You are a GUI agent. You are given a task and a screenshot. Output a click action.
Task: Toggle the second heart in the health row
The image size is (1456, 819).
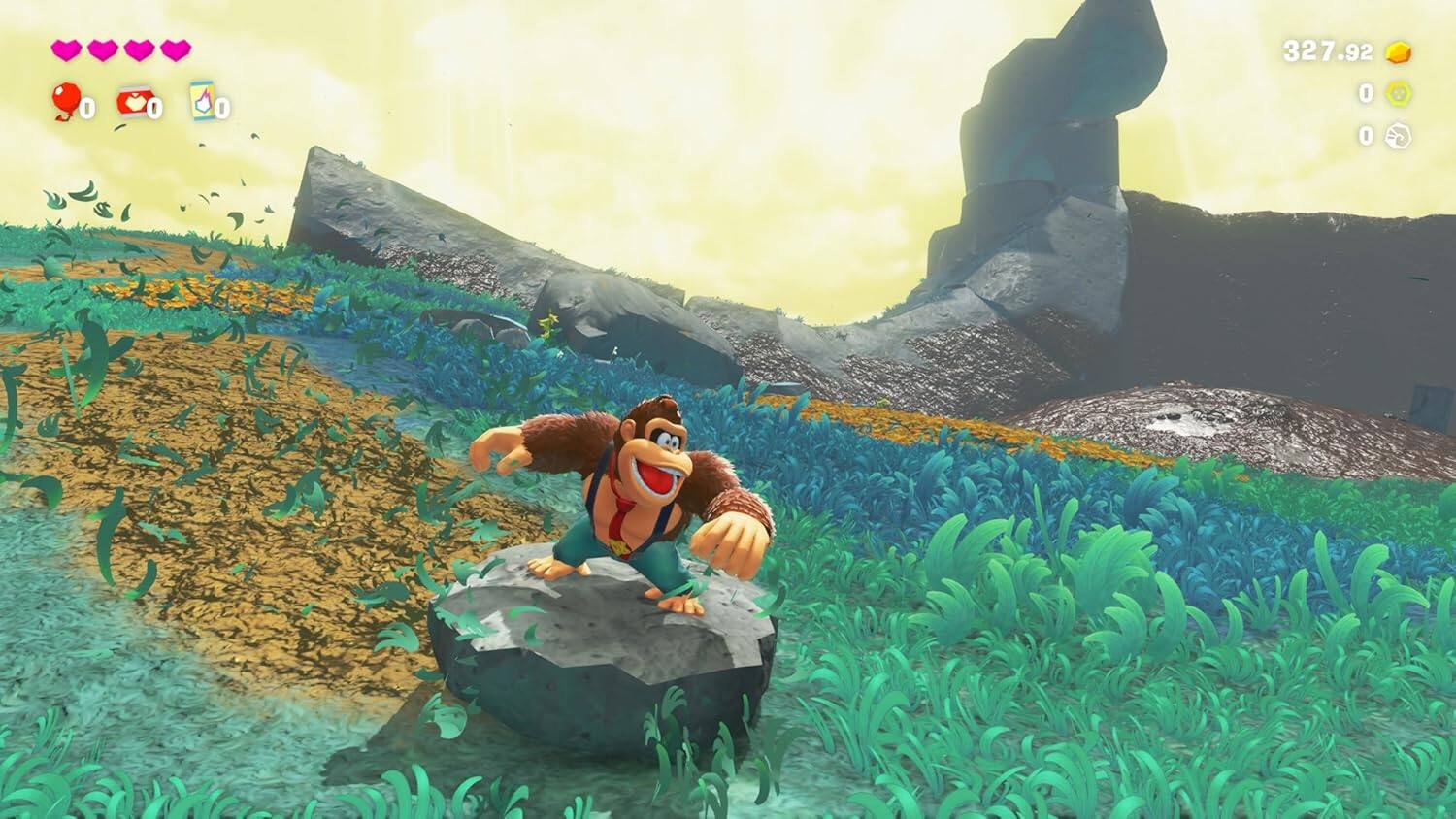tap(103, 50)
